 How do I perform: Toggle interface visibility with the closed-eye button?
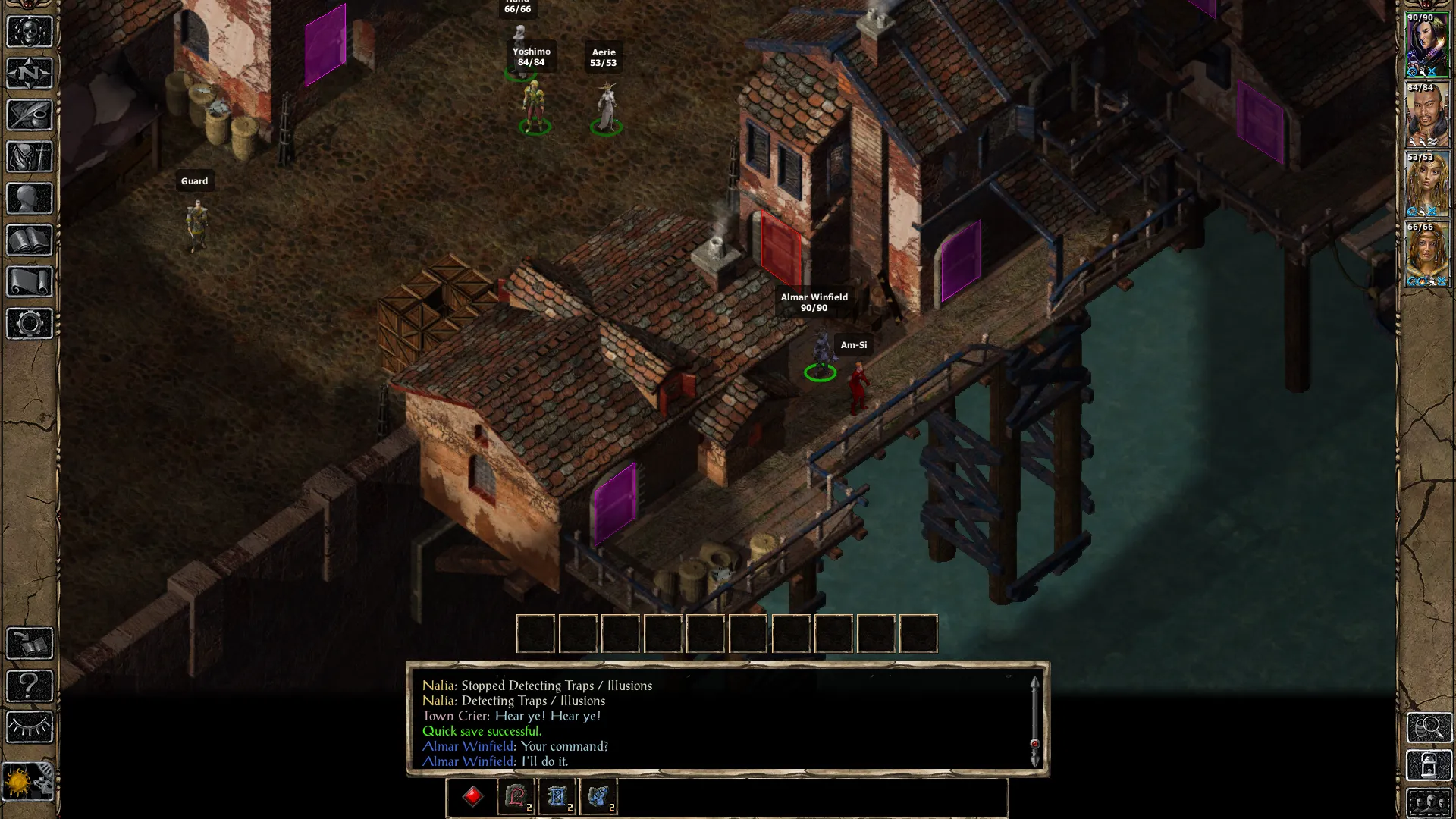pyautogui.click(x=30, y=727)
